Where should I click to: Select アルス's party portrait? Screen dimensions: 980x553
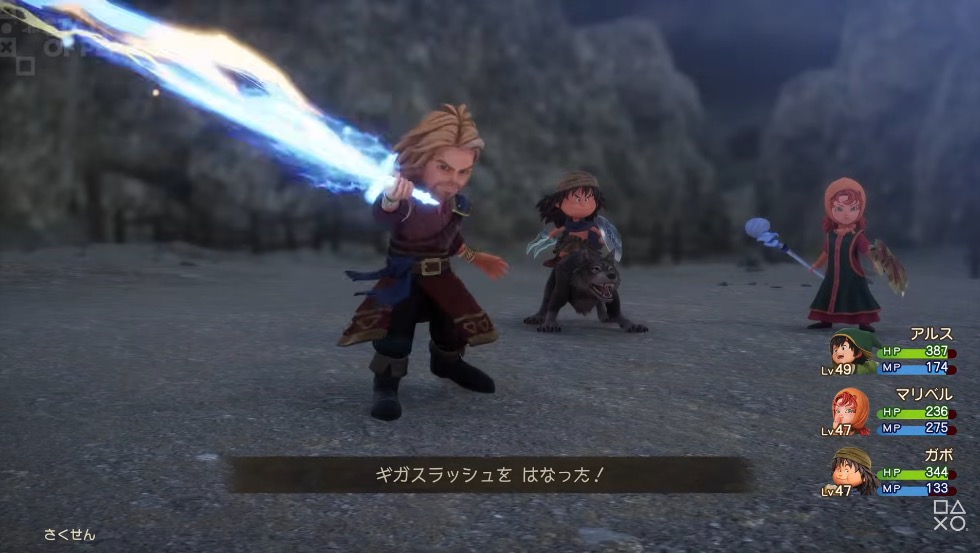pyautogui.click(x=851, y=352)
